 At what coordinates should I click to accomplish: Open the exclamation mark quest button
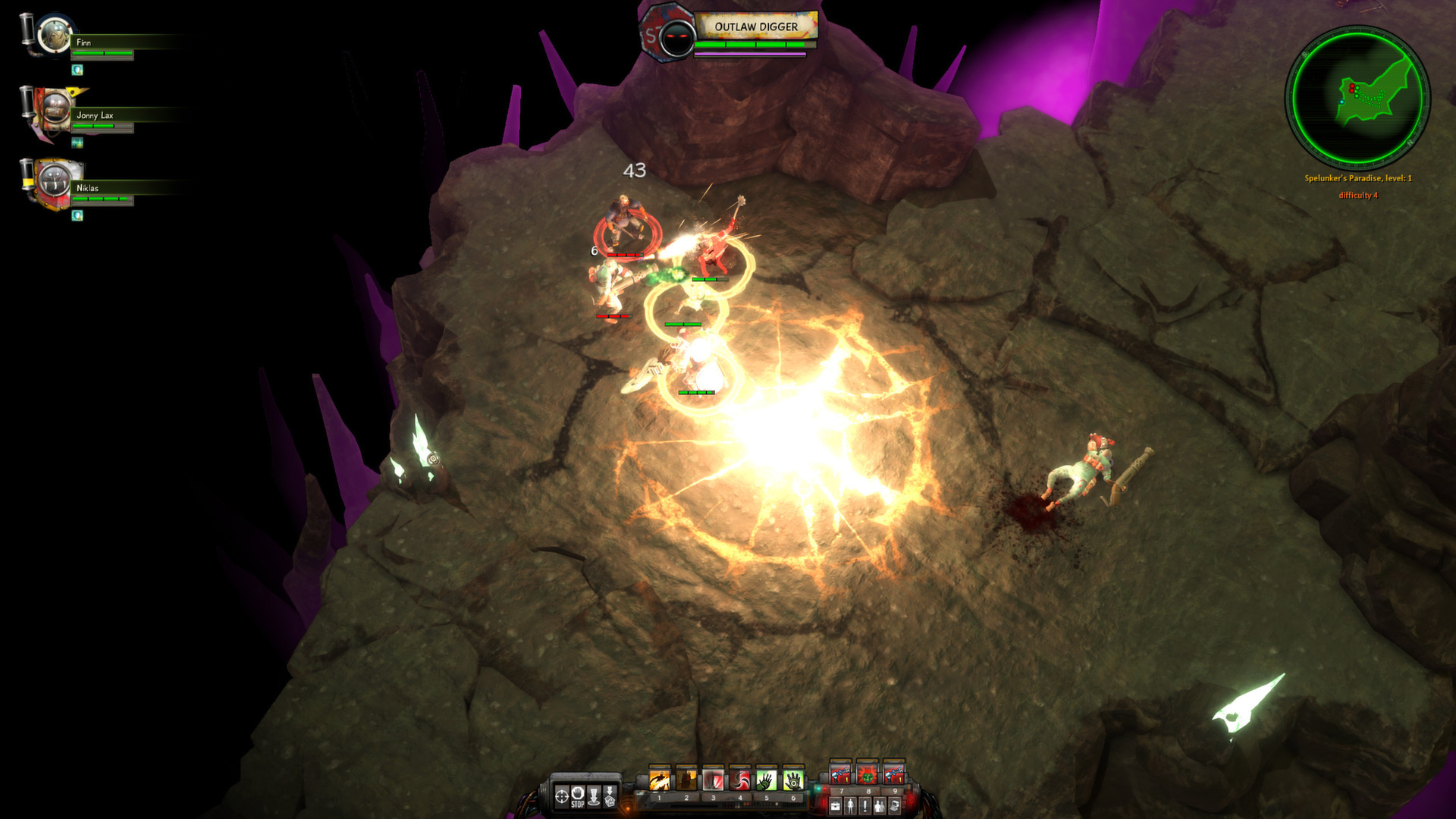click(x=864, y=805)
